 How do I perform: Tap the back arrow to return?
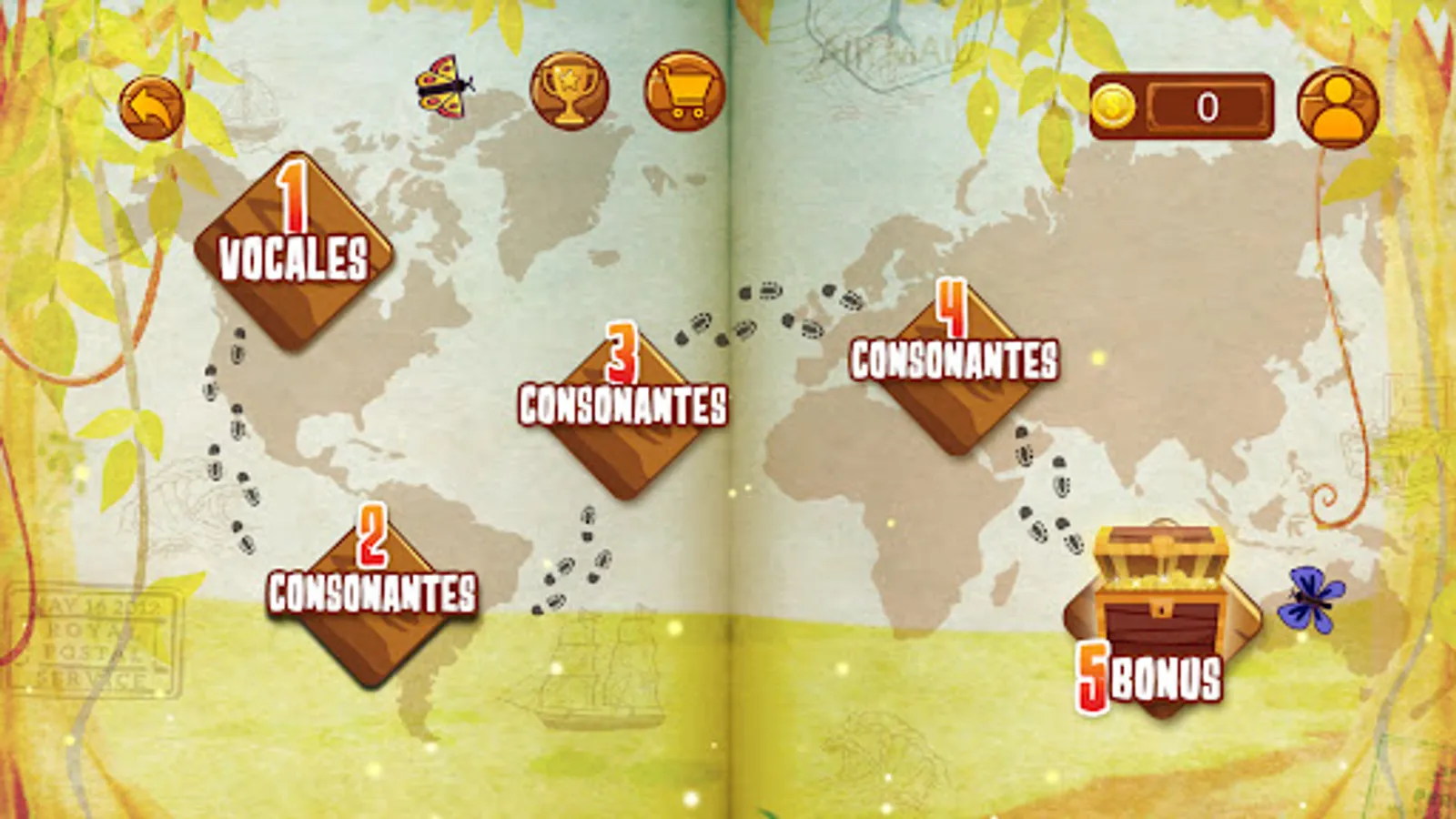pos(153,107)
